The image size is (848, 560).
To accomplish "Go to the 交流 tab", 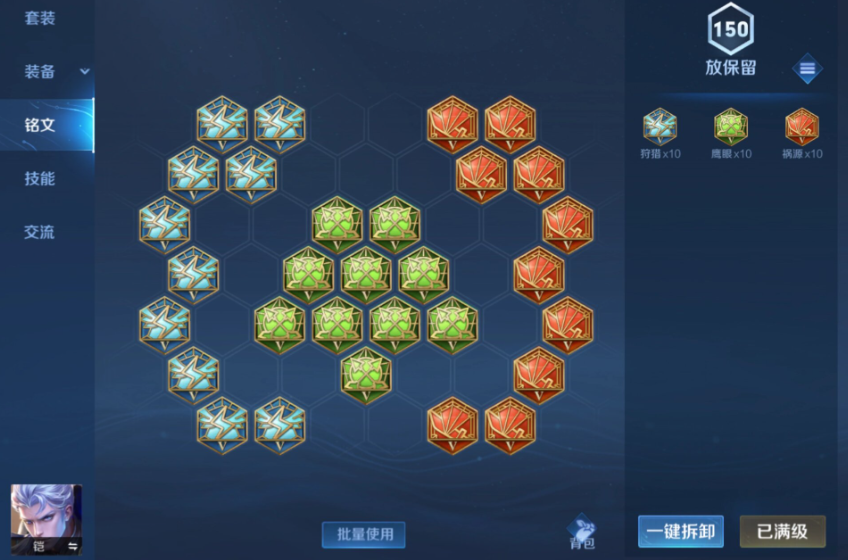I will tap(40, 232).
